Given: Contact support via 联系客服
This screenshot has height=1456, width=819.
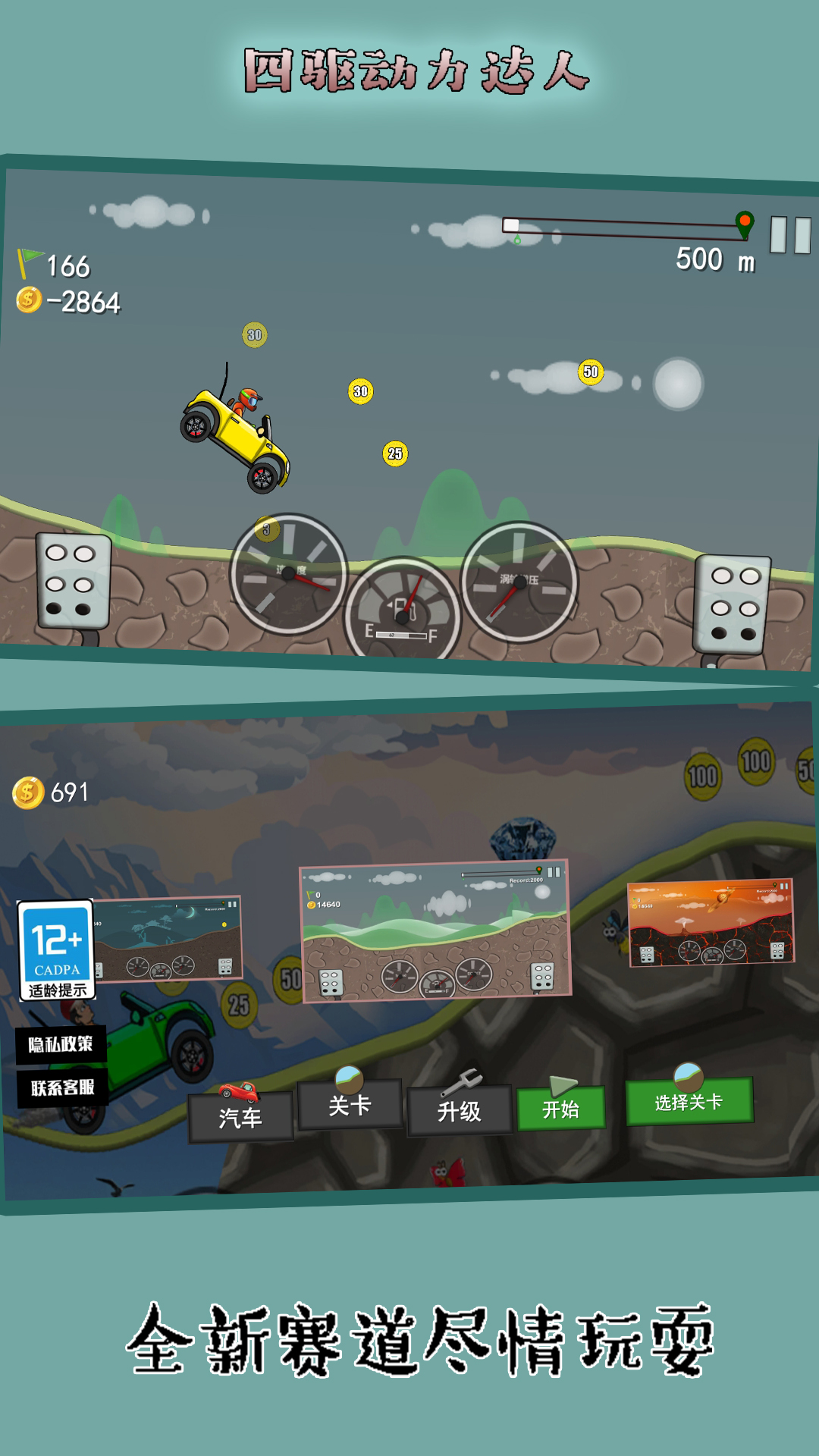Looking at the screenshot, I should click(62, 1087).
